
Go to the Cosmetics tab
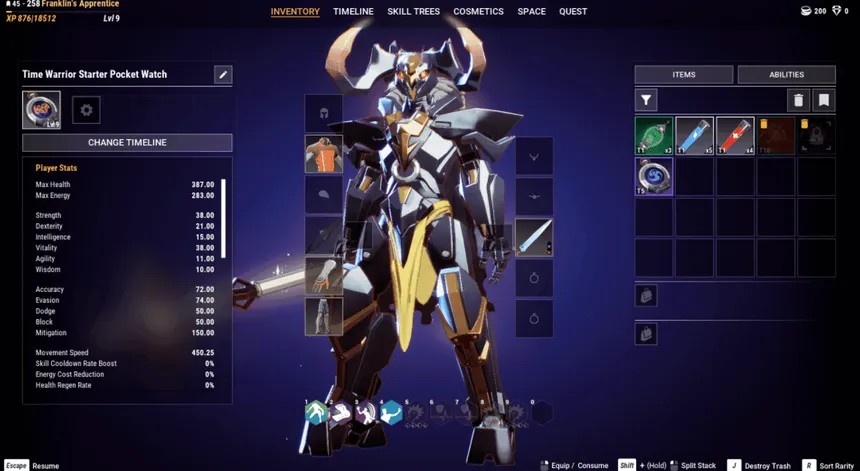(x=478, y=12)
